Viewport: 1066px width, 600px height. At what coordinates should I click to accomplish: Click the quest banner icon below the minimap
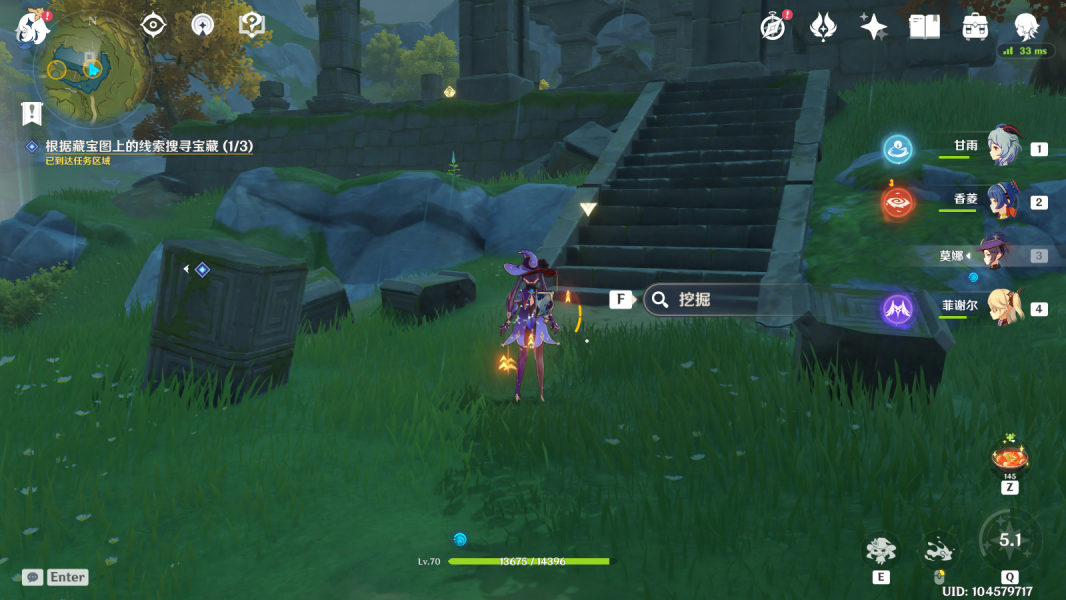tap(33, 112)
